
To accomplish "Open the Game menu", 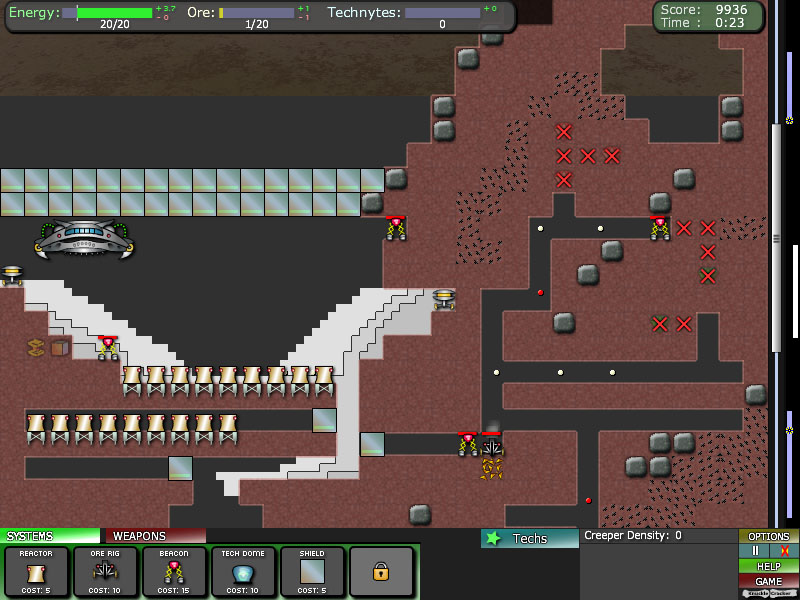I will tap(769, 581).
